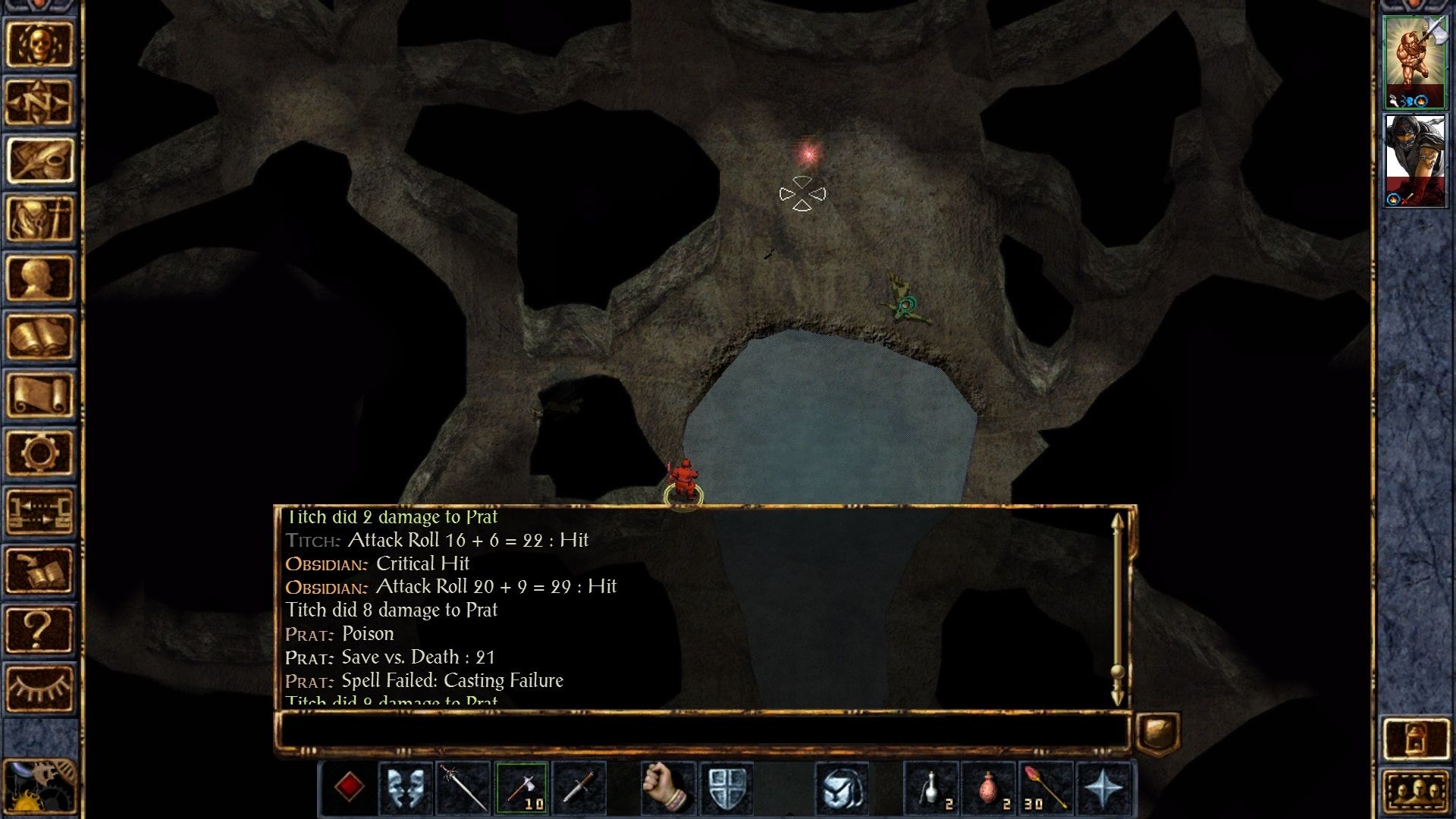The image size is (1456, 819).
Task: Open the journal quill-and-inkwell button
Action: tap(39, 161)
